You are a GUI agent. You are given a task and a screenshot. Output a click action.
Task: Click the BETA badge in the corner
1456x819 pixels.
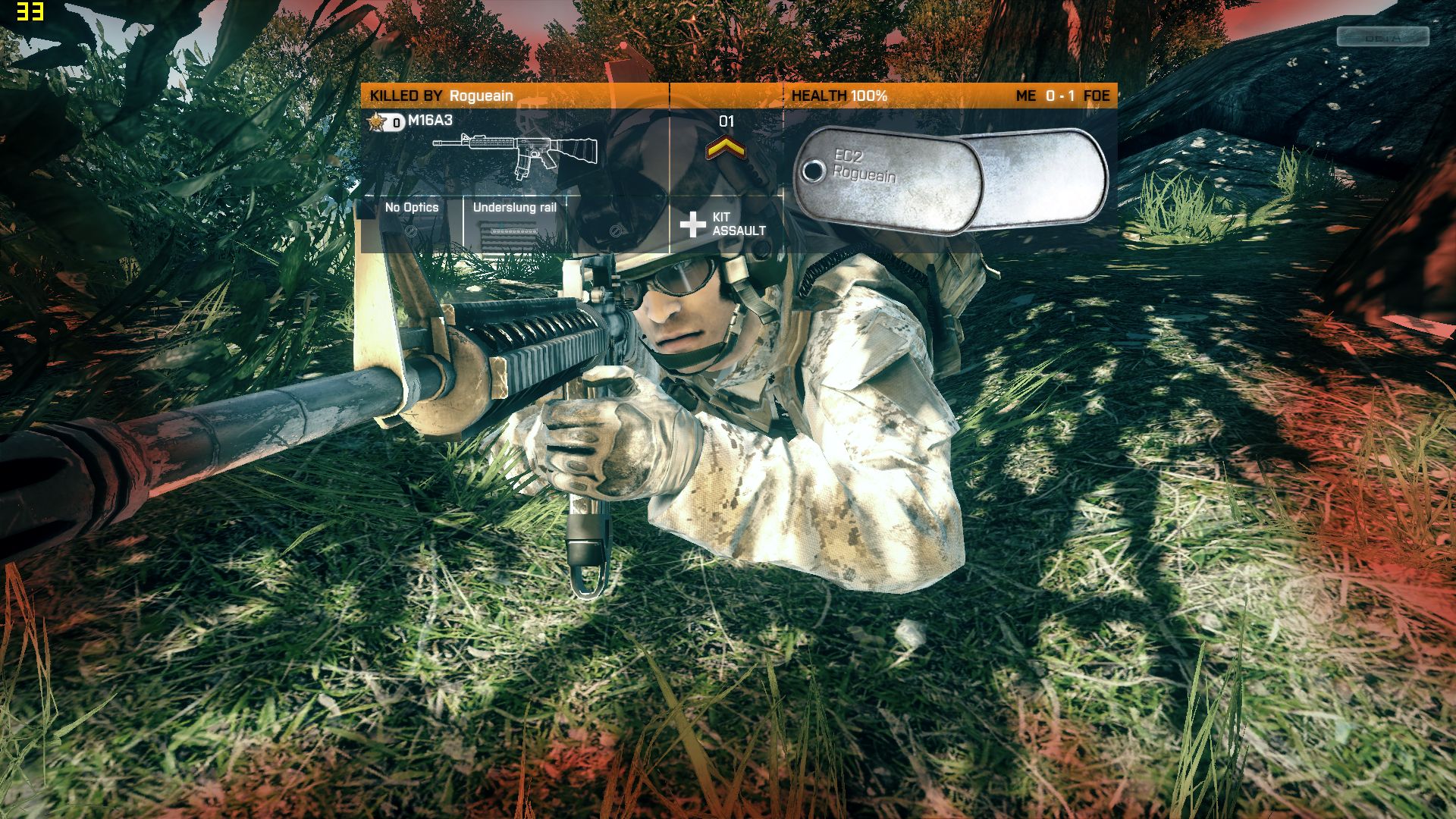tap(1382, 36)
